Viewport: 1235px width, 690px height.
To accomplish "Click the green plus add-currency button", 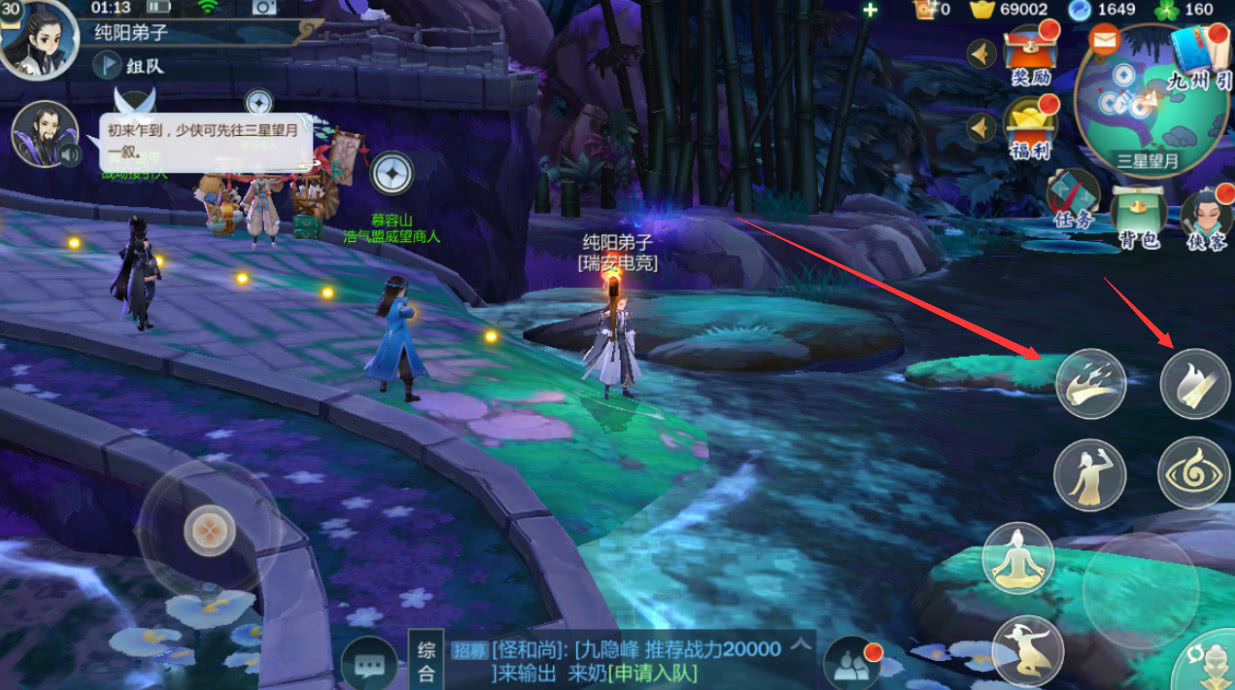I will click(x=870, y=10).
